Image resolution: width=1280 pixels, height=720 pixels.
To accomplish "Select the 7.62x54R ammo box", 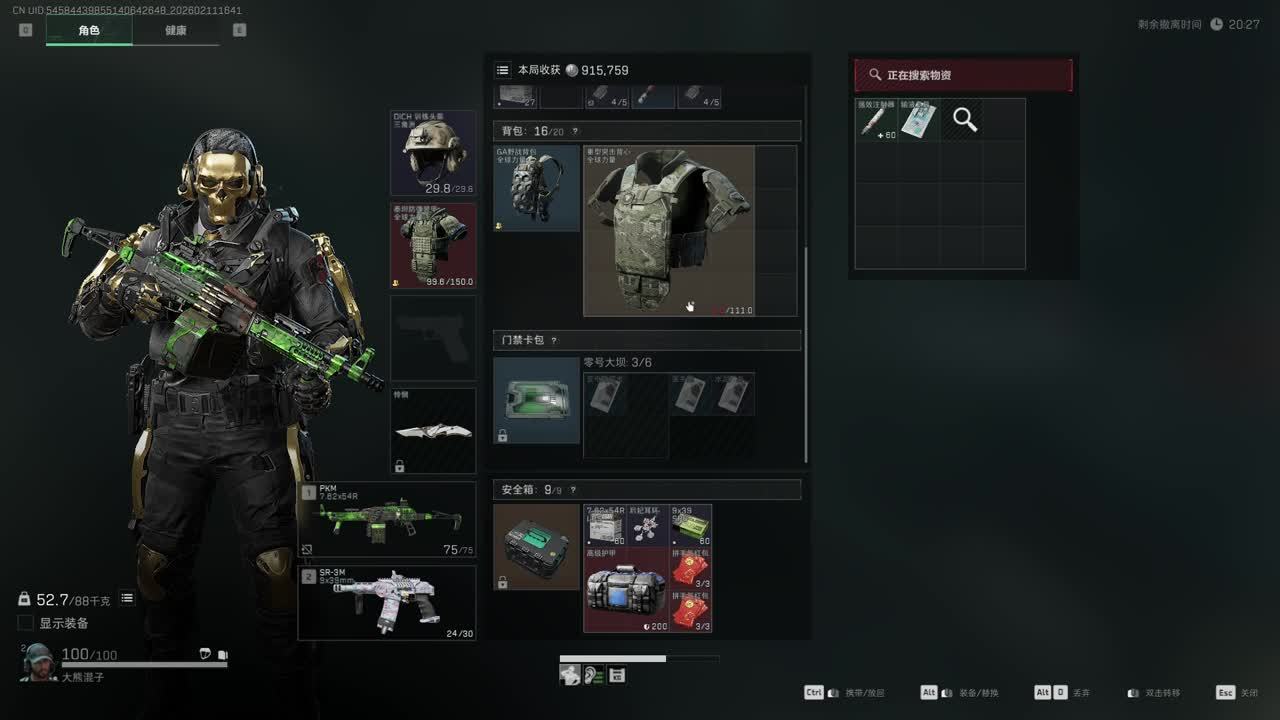I will click(x=605, y=526).
